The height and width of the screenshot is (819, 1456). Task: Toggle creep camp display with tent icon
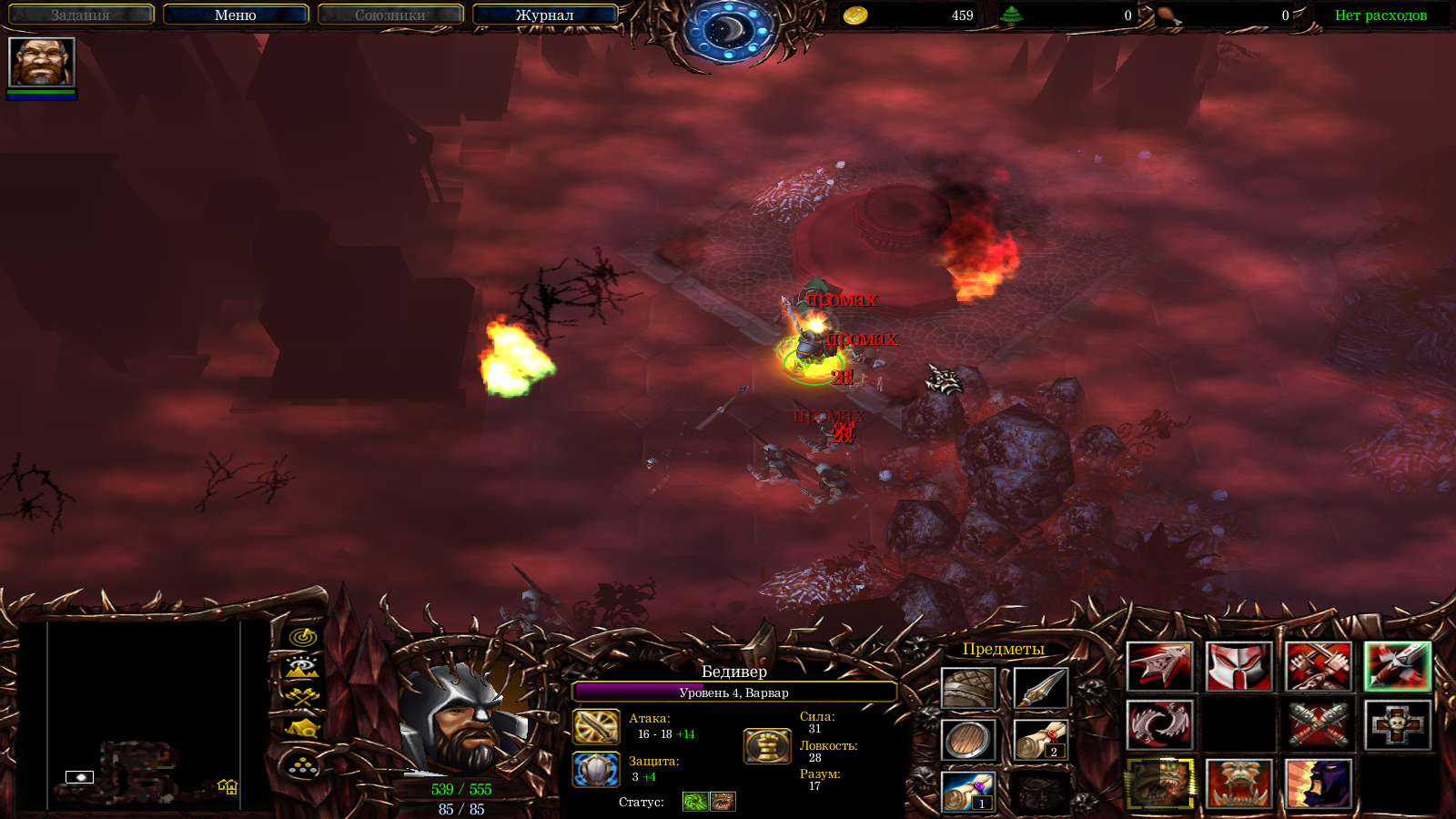[x=302, y=728]
